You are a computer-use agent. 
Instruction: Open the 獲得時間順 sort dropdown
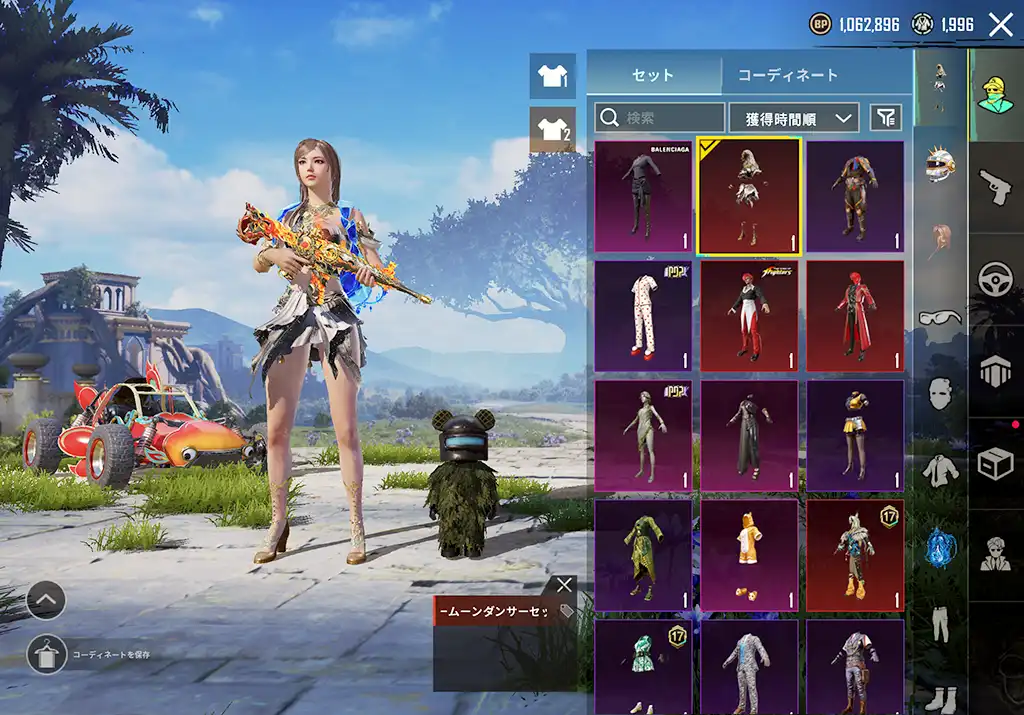(x=794, y=118)
